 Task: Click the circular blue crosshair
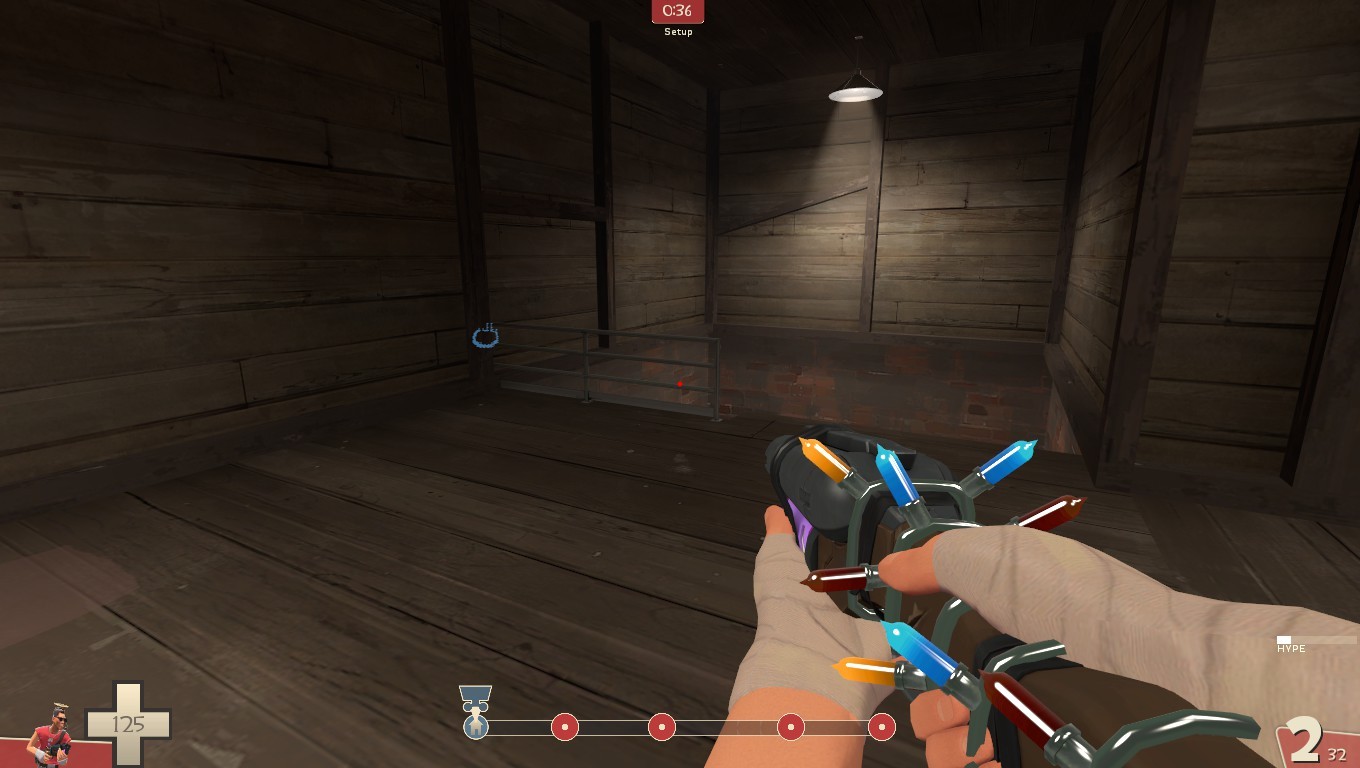[x=486, y=338]
